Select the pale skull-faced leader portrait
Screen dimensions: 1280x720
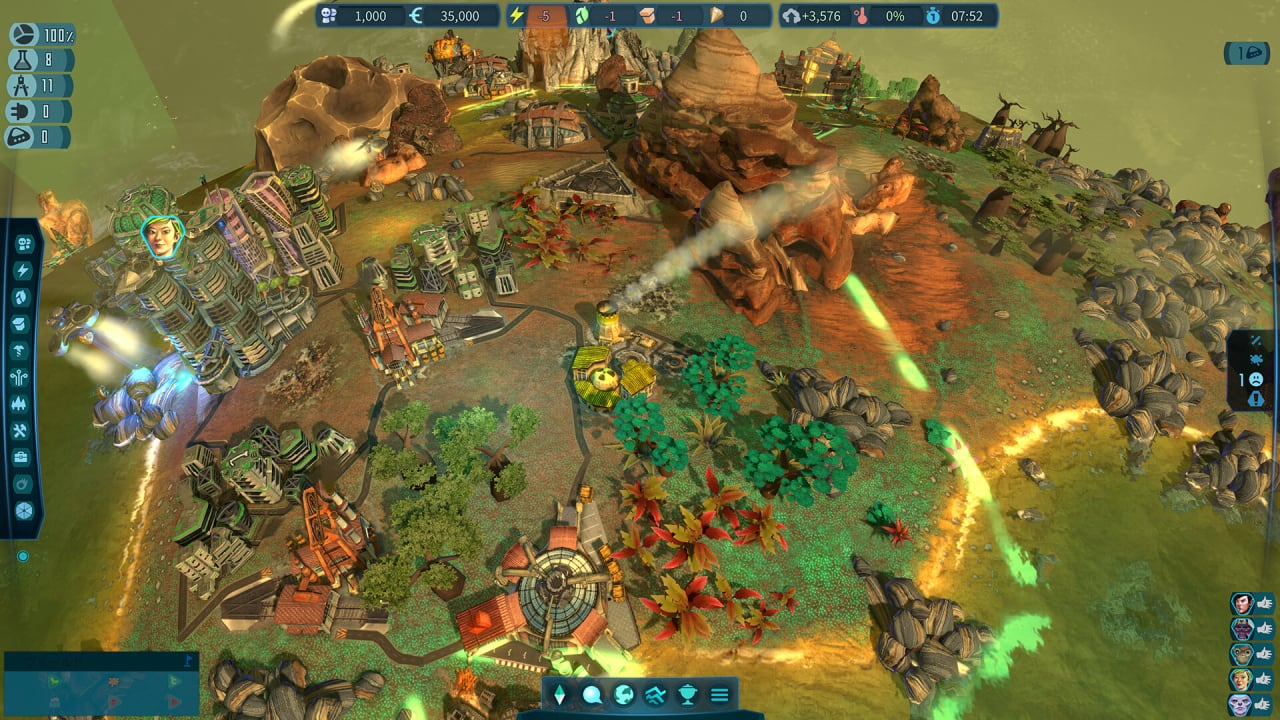(x=1242, y=704)
